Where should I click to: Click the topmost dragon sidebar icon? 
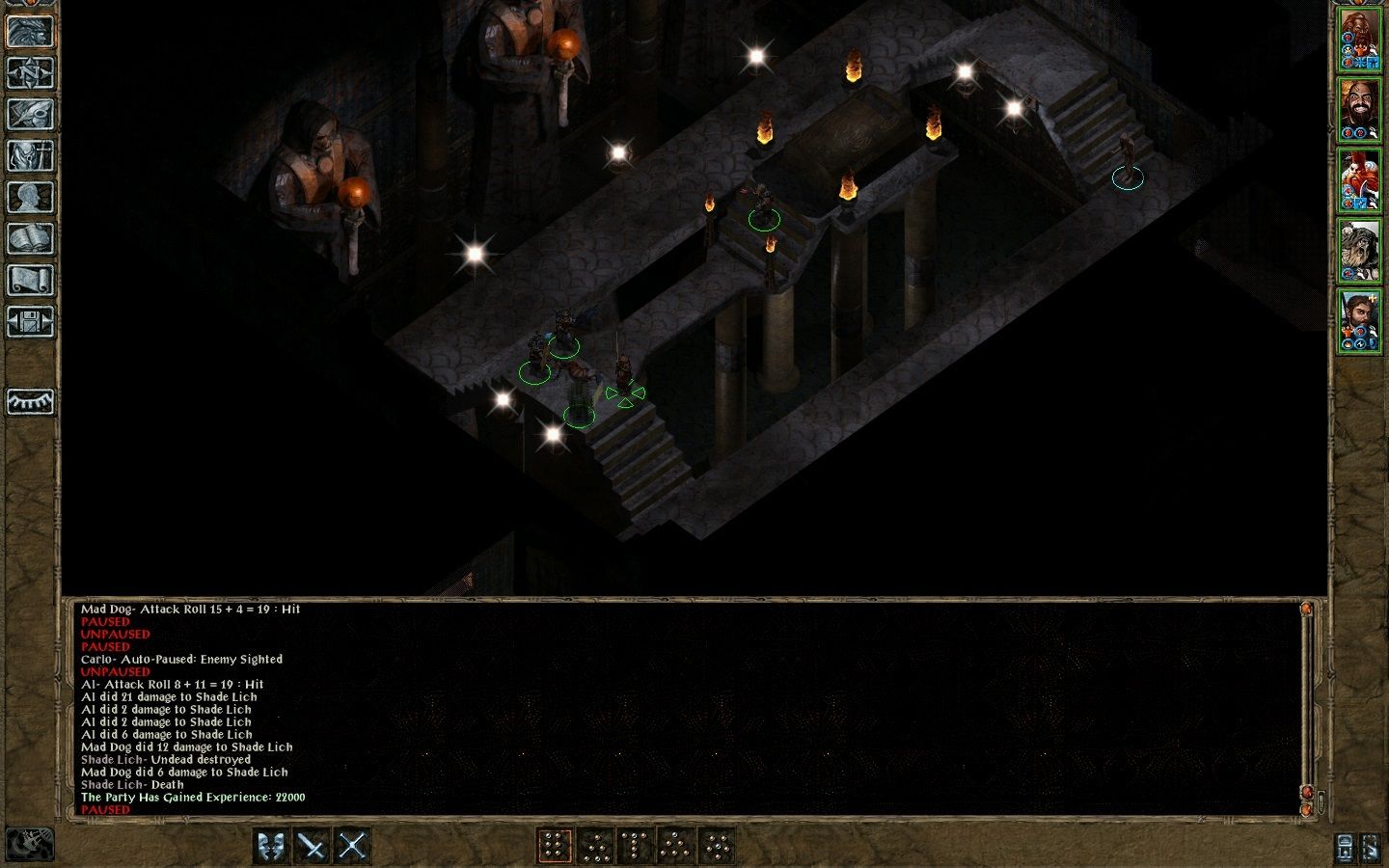pyautogui.click(x=30, y=30)
